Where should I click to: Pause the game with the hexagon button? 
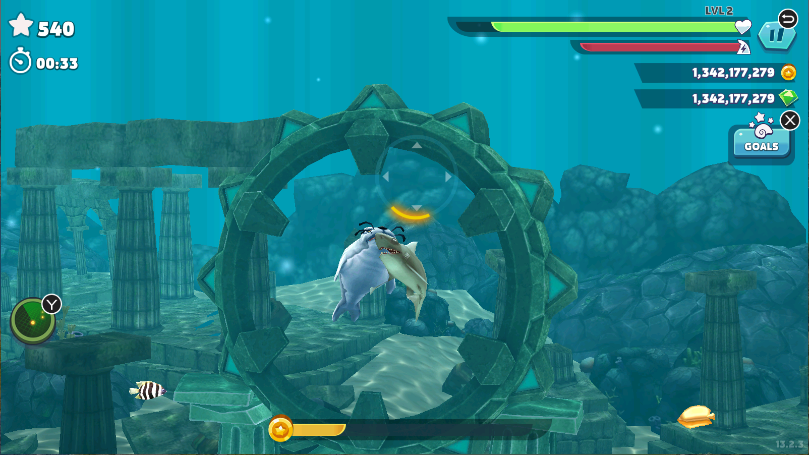pyautogui.click(x=775, y=36)
